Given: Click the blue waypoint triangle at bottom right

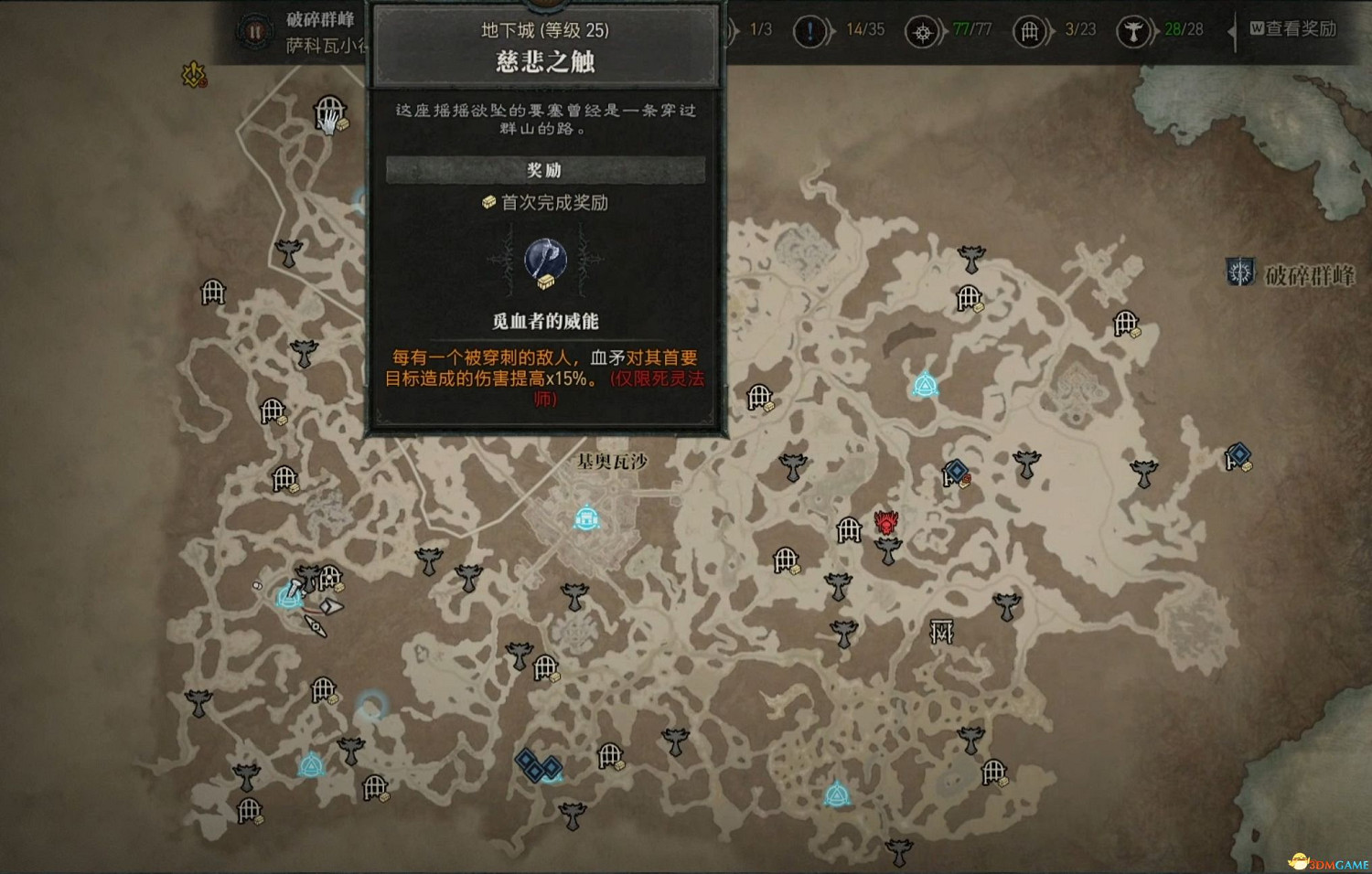Looking at the screenshot, I should click(838, 795).
